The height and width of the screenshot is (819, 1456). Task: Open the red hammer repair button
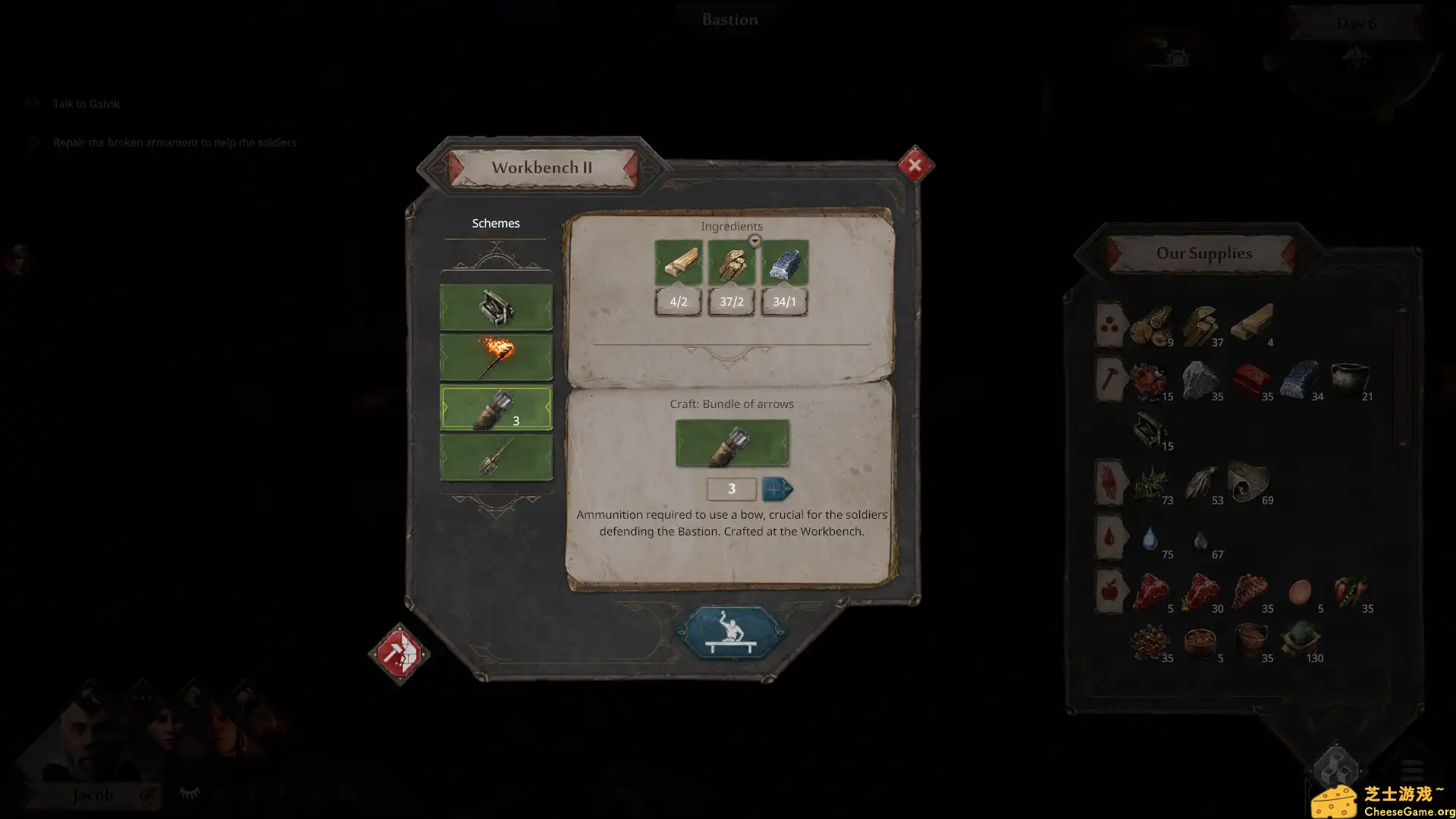coord(399,654)
